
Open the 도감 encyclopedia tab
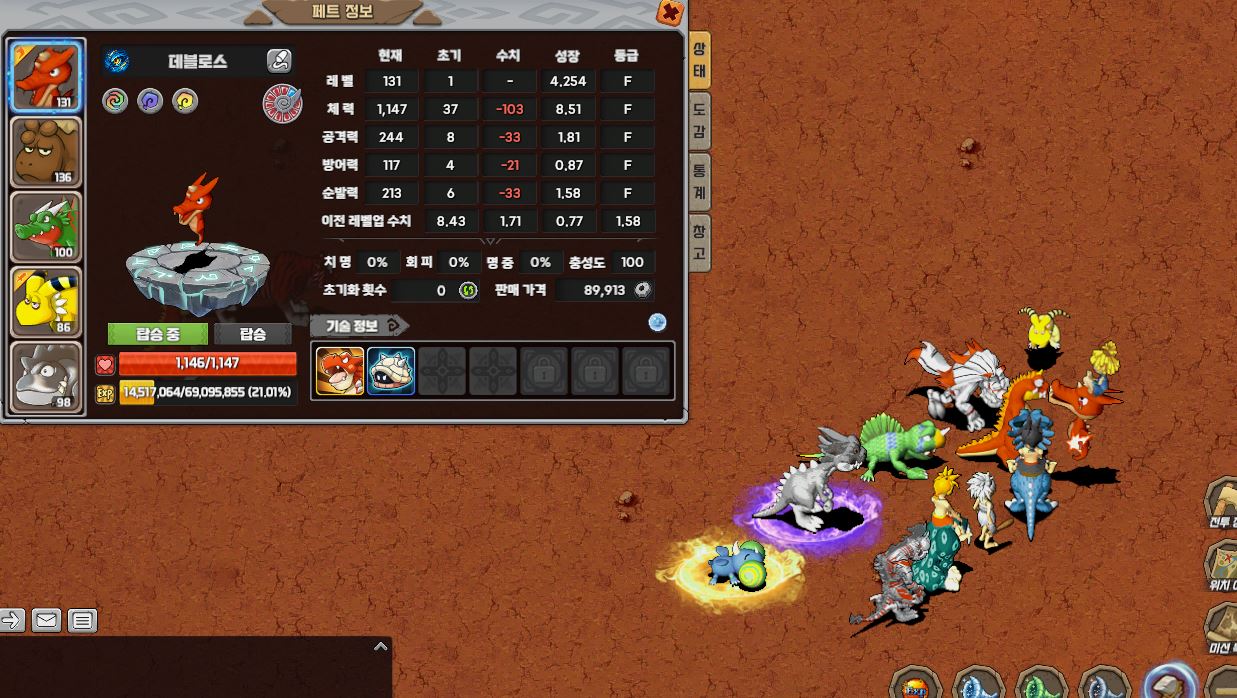[700, 120]
